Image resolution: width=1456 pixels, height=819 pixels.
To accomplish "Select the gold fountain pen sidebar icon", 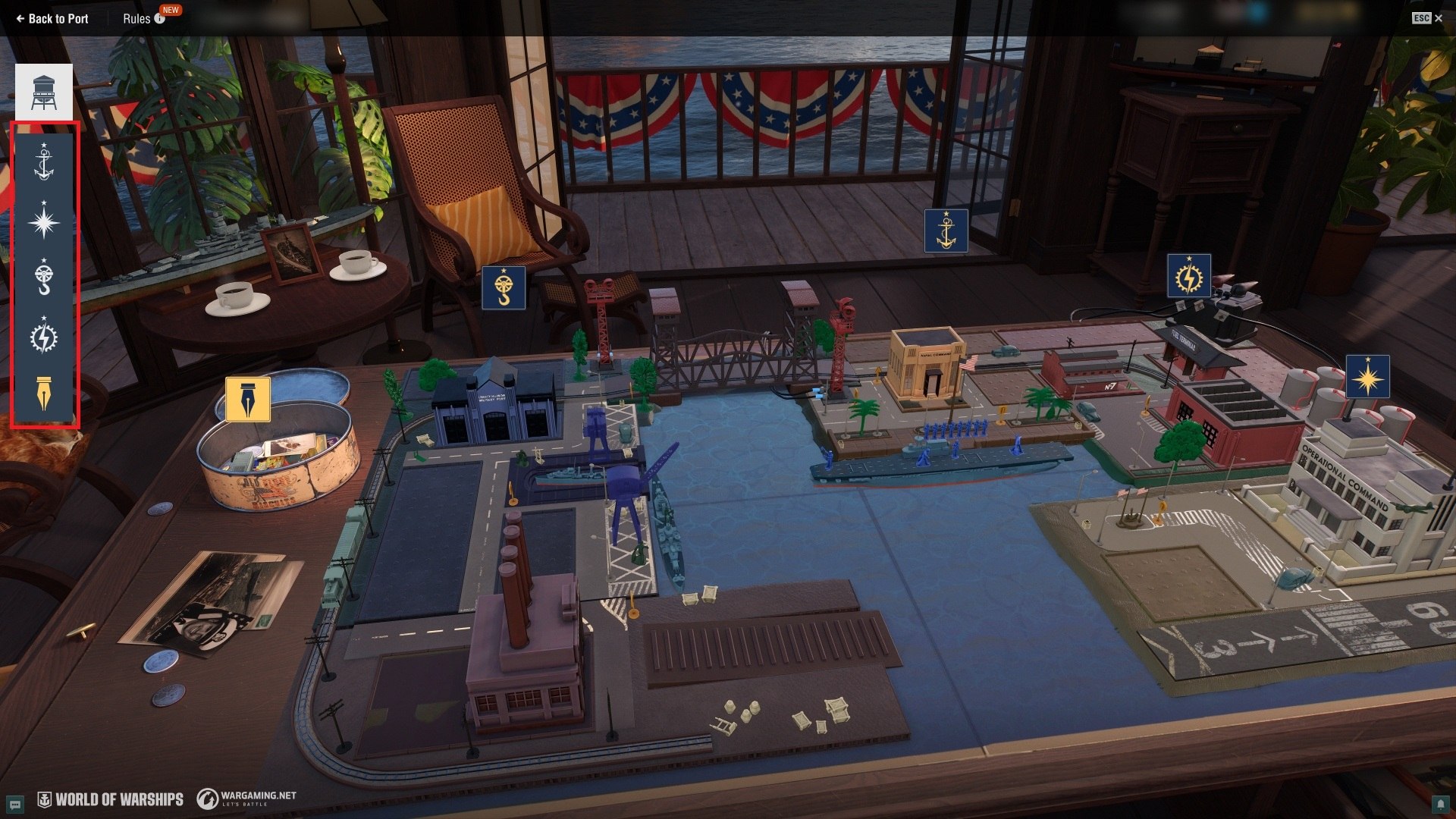I will [44, 394].
